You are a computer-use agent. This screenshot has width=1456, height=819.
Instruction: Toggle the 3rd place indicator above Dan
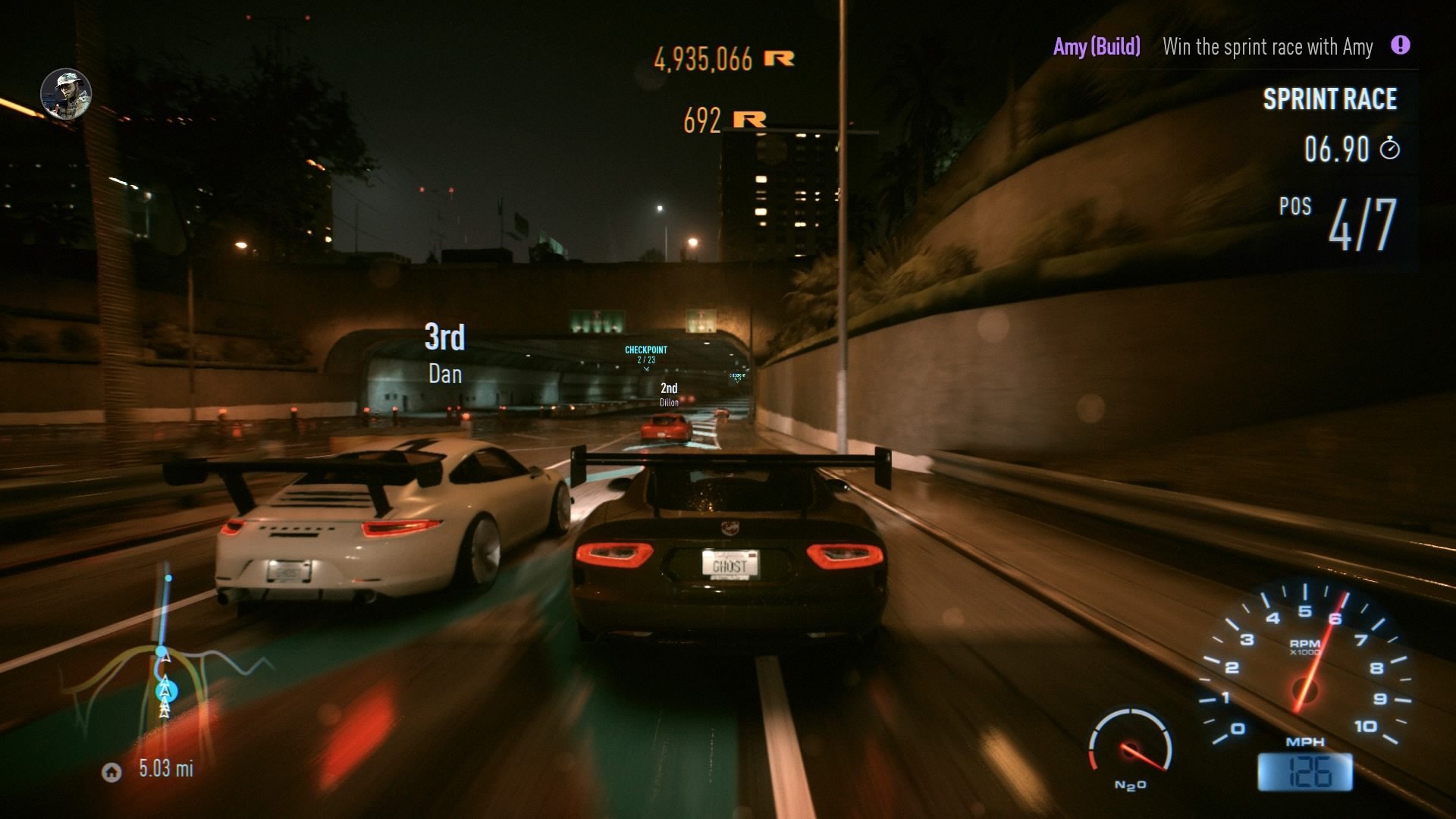444,339
